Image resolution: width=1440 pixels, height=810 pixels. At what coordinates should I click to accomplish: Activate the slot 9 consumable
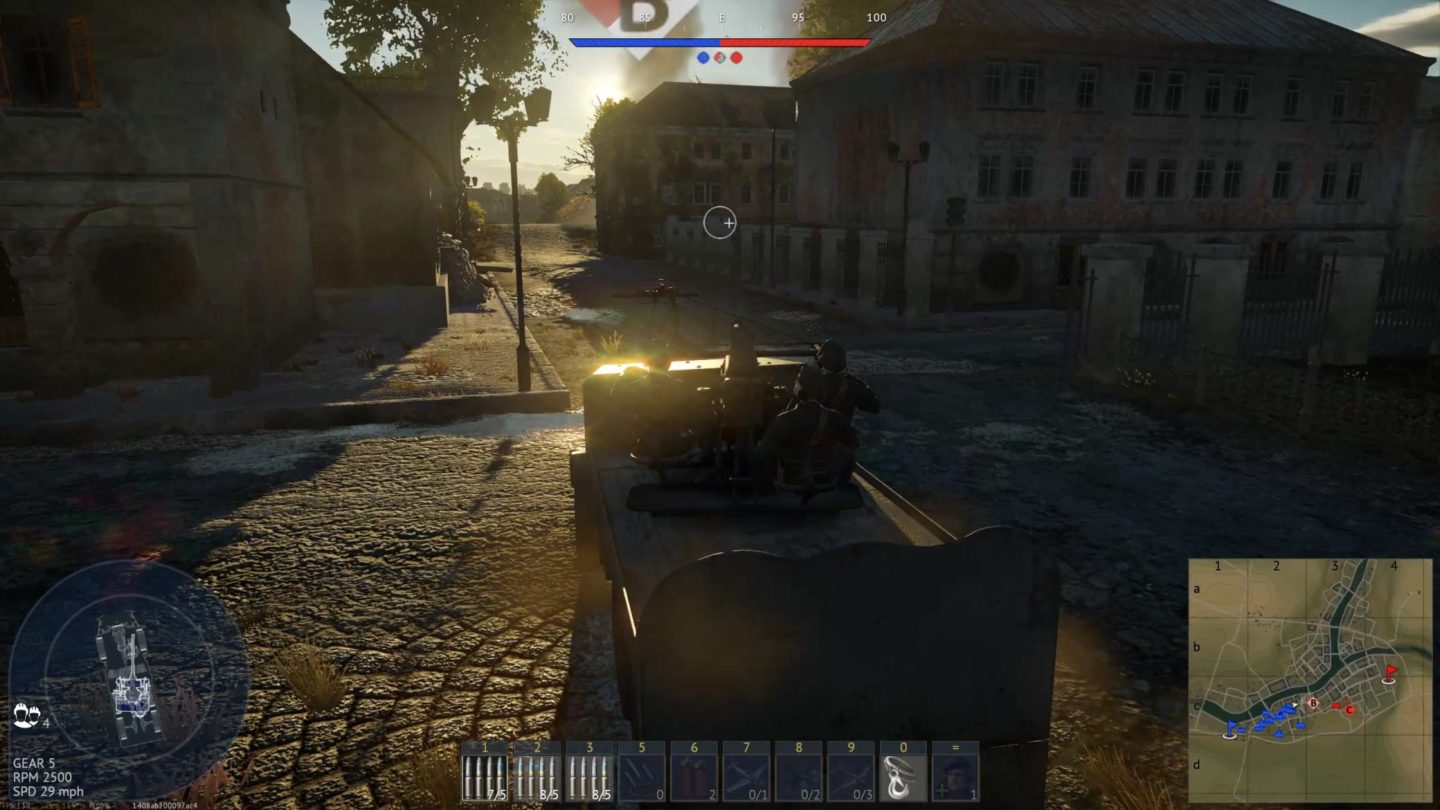(851, 772)
